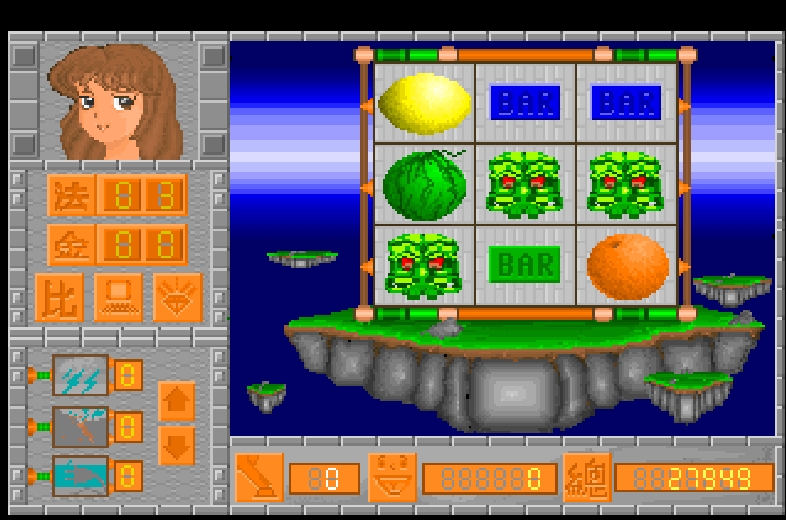Click the up arrow button
The height and width of the screenshot is (520, 787).
coord(176,401)
